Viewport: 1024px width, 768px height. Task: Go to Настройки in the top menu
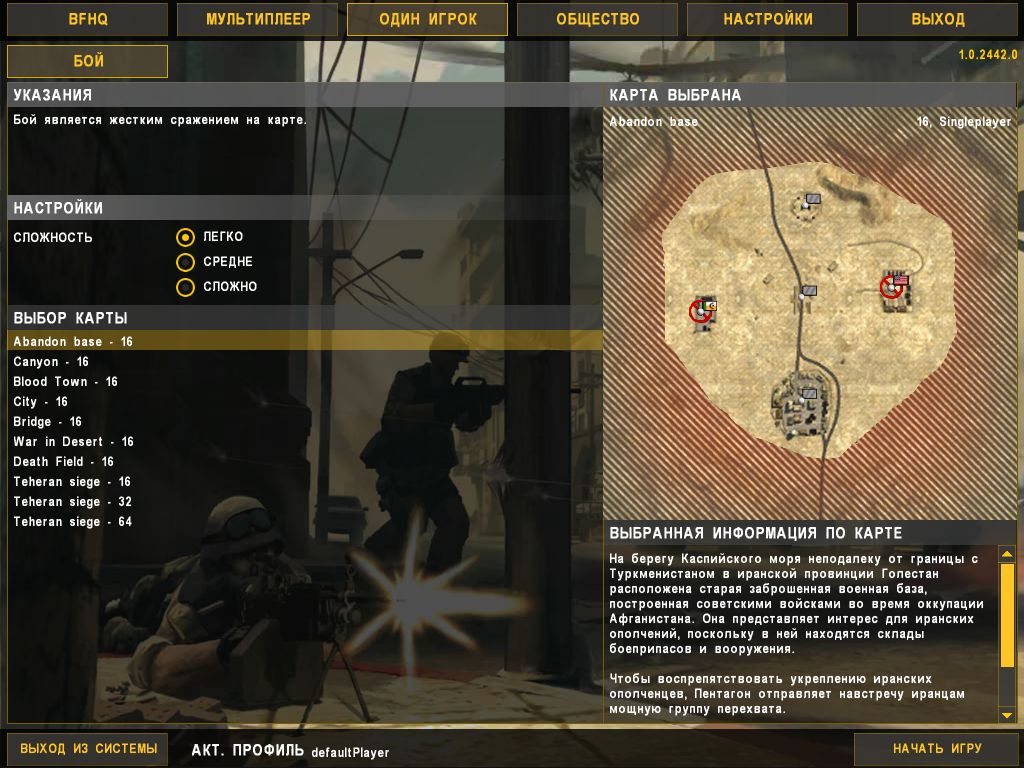point(768,19)
